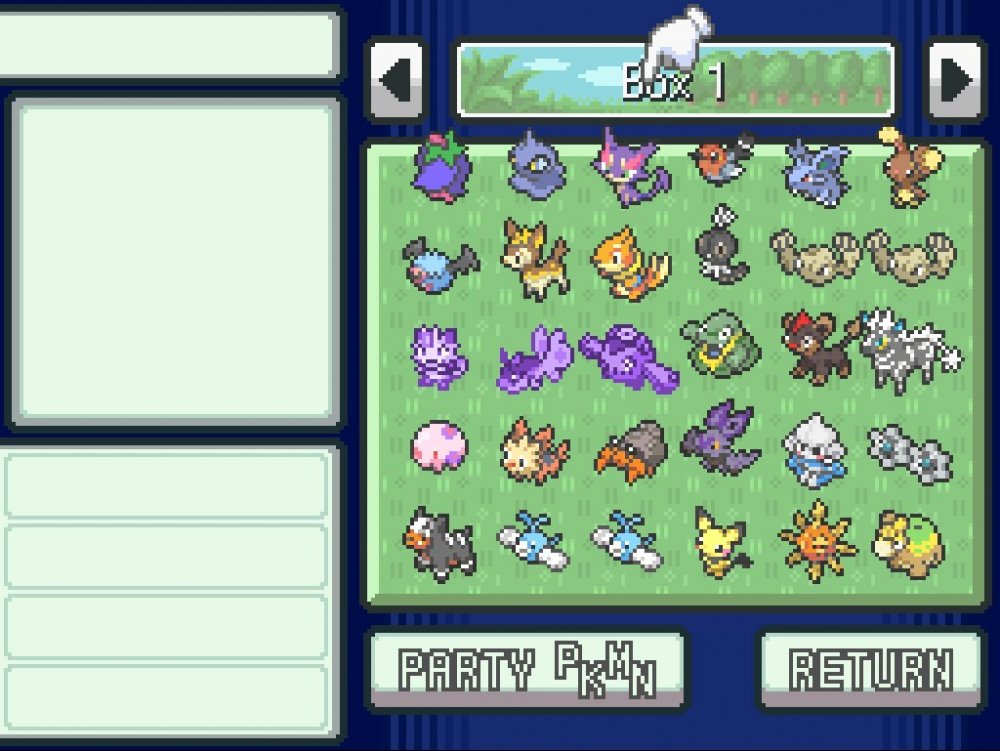Go to the next box with the right arrow
The height and width of the screenshot is (751, 1000).
point(955,80)
